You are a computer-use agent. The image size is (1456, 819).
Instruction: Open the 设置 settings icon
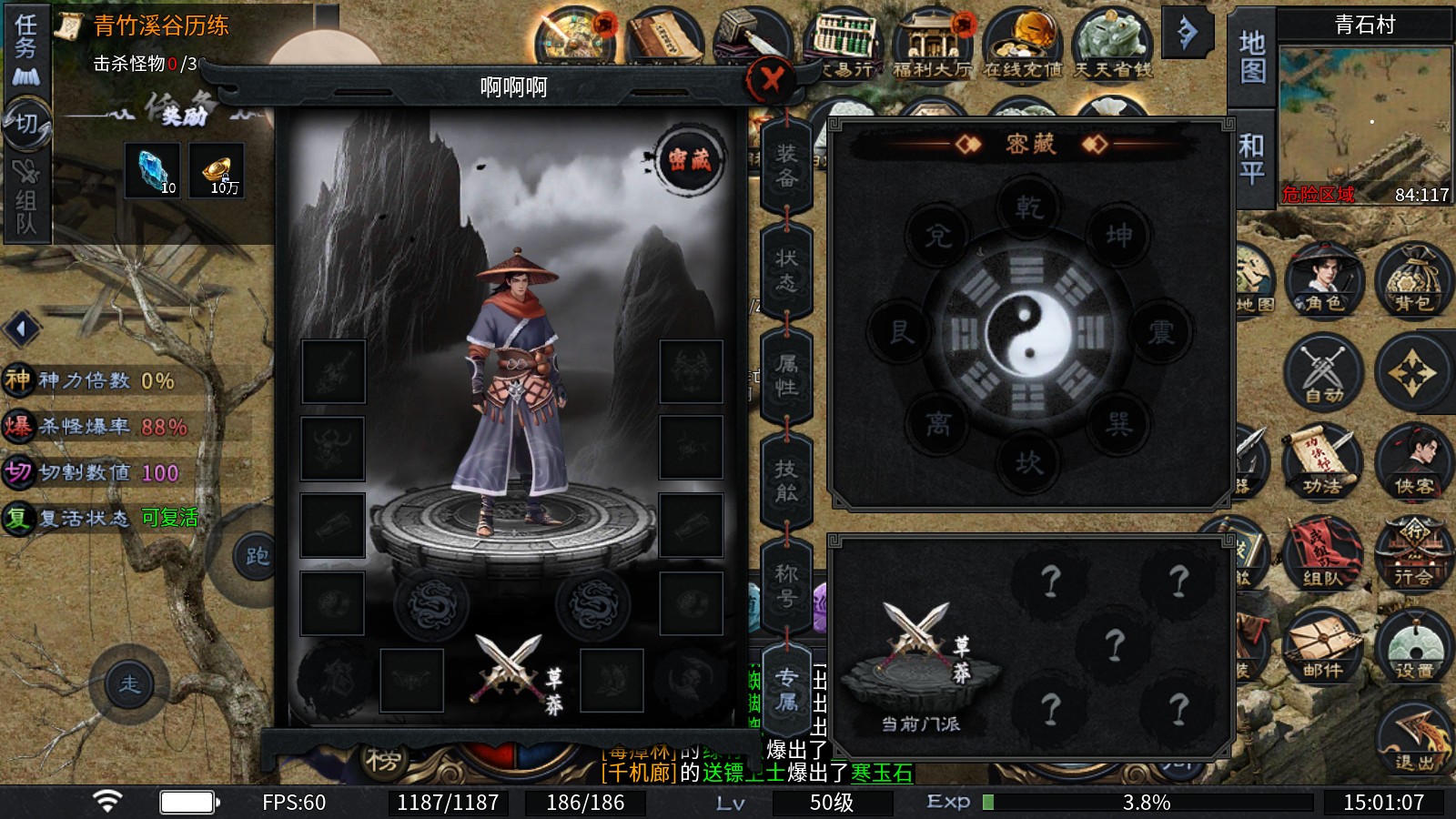point(1413,645)
